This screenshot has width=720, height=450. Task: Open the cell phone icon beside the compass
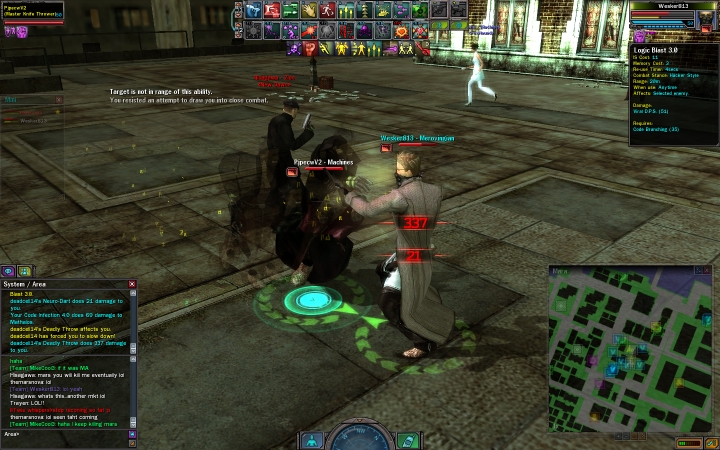407,440
